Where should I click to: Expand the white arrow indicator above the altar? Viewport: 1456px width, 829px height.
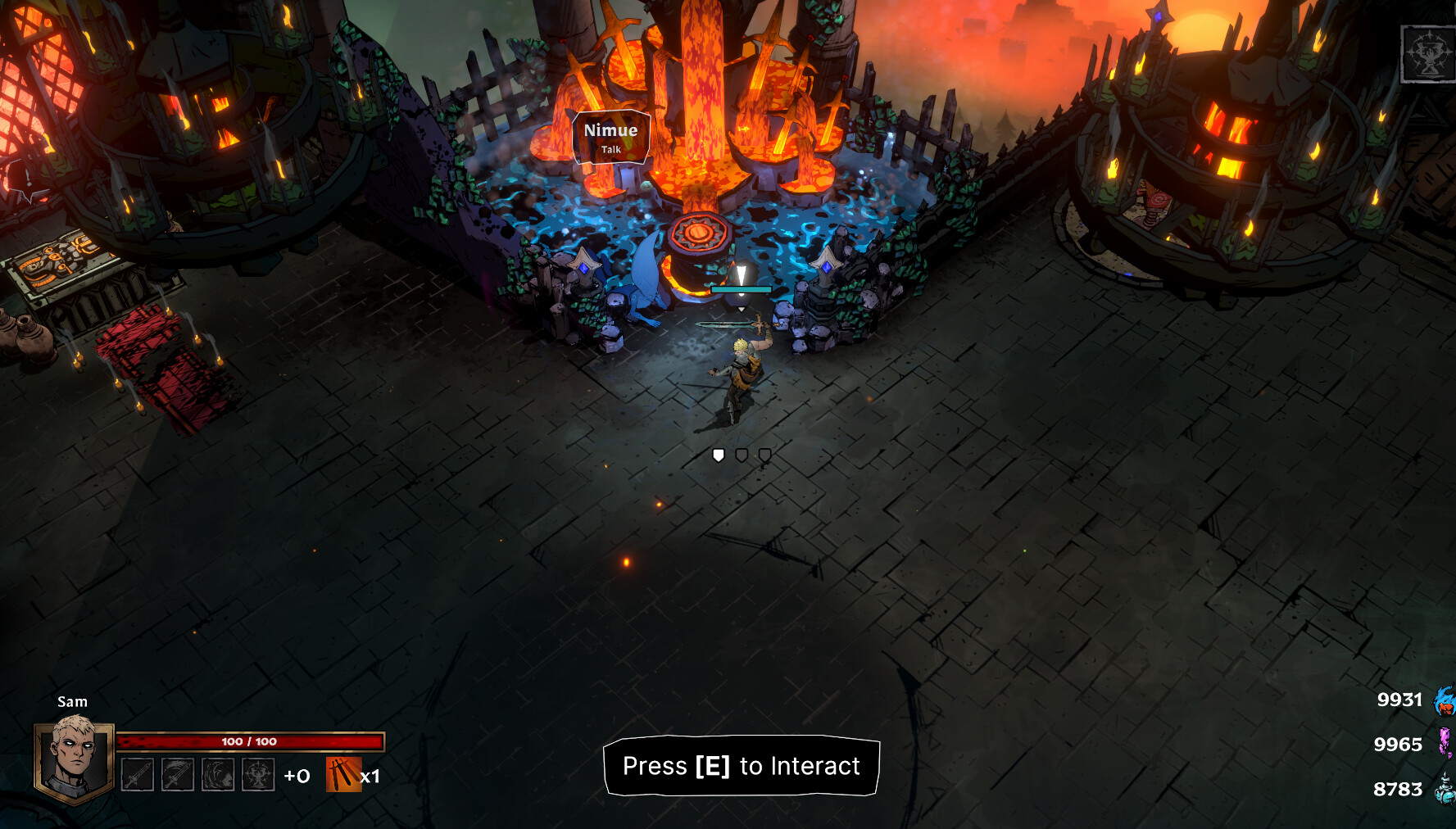(741, 273)
